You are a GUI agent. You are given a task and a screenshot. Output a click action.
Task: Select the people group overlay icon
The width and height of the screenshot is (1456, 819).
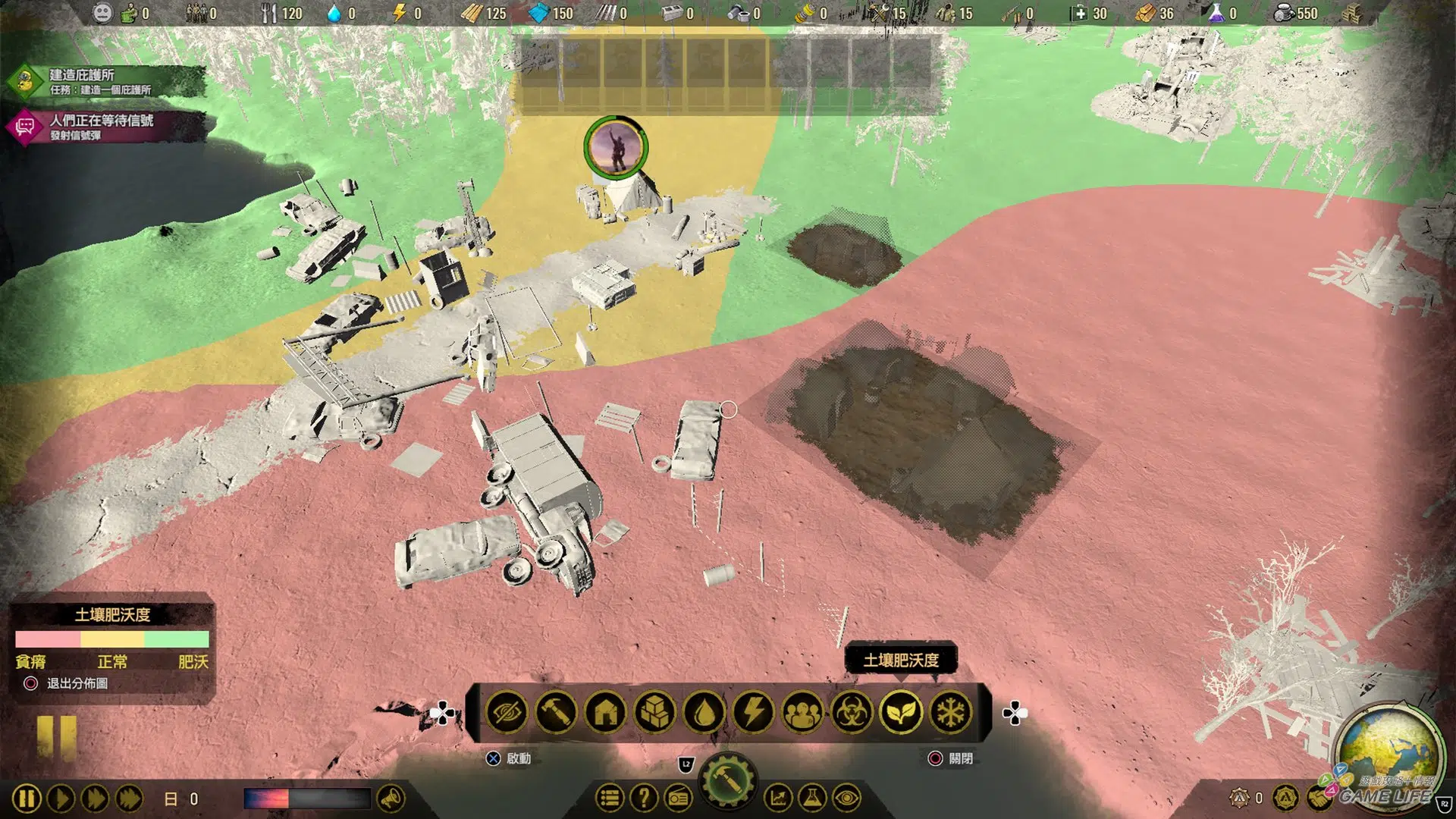pyautogui.click(x=802, y=713)
